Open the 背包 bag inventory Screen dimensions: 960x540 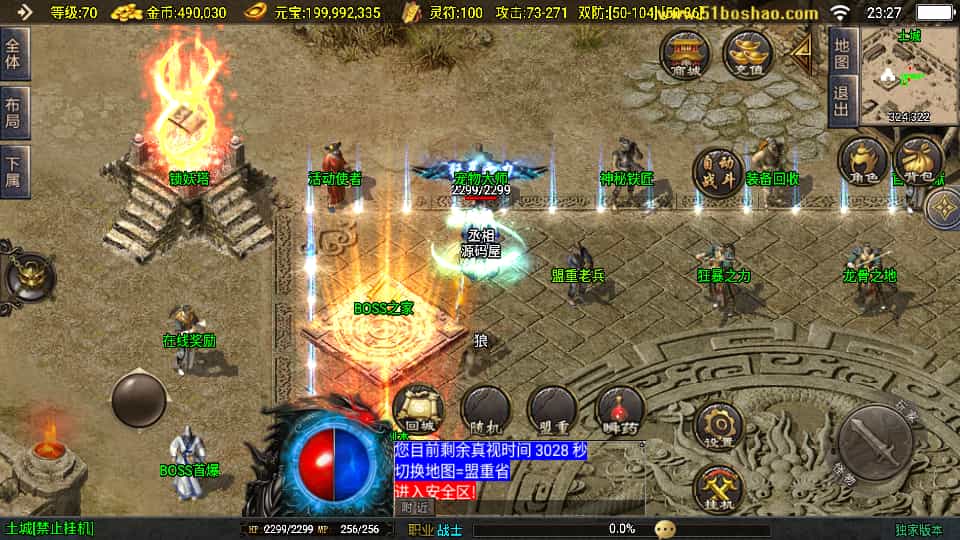coord(917,161)
